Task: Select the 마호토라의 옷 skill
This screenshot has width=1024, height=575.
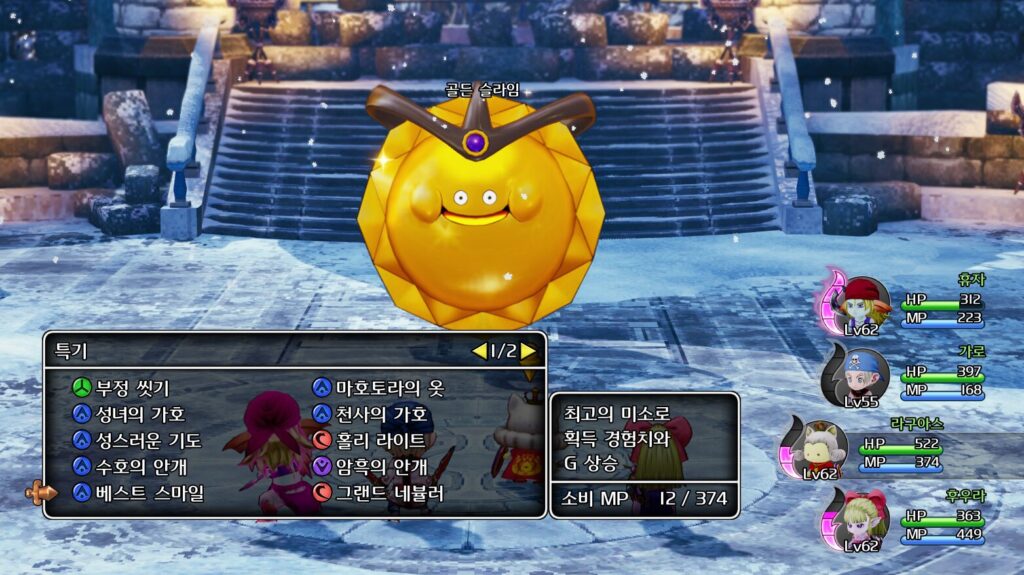Action: 389,388
